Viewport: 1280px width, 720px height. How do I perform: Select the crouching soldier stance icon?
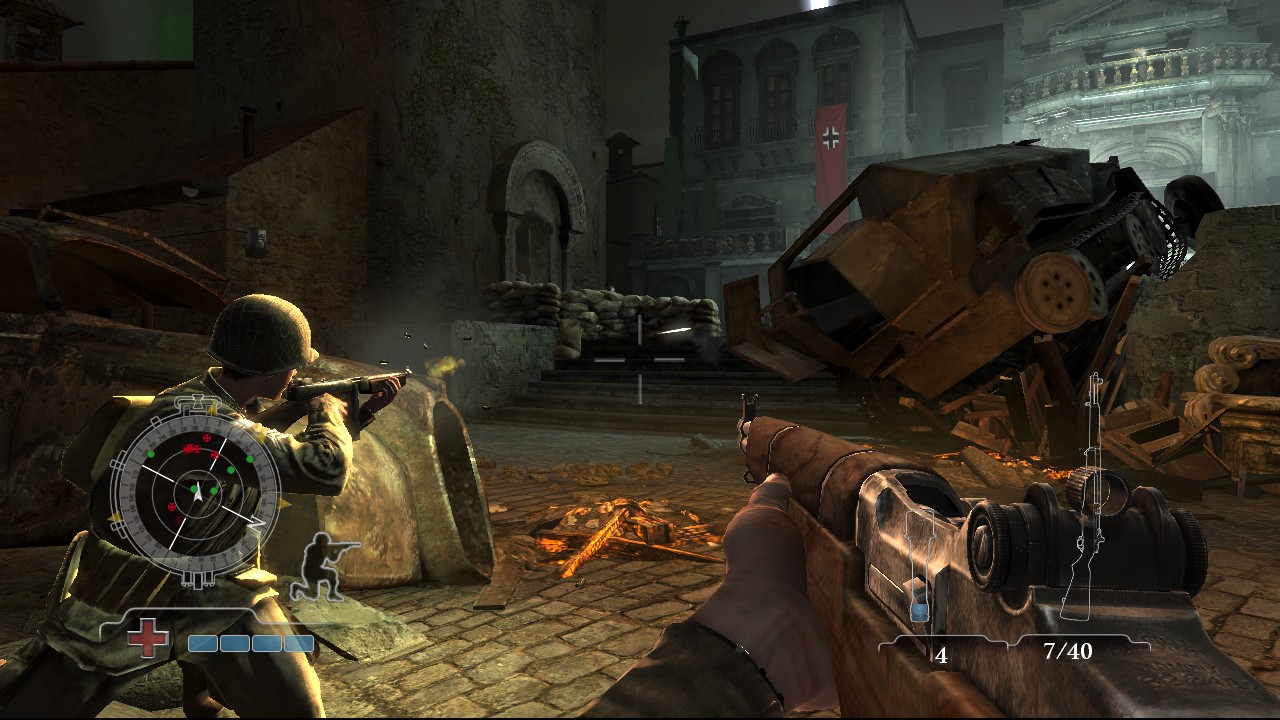coord(320,567)
